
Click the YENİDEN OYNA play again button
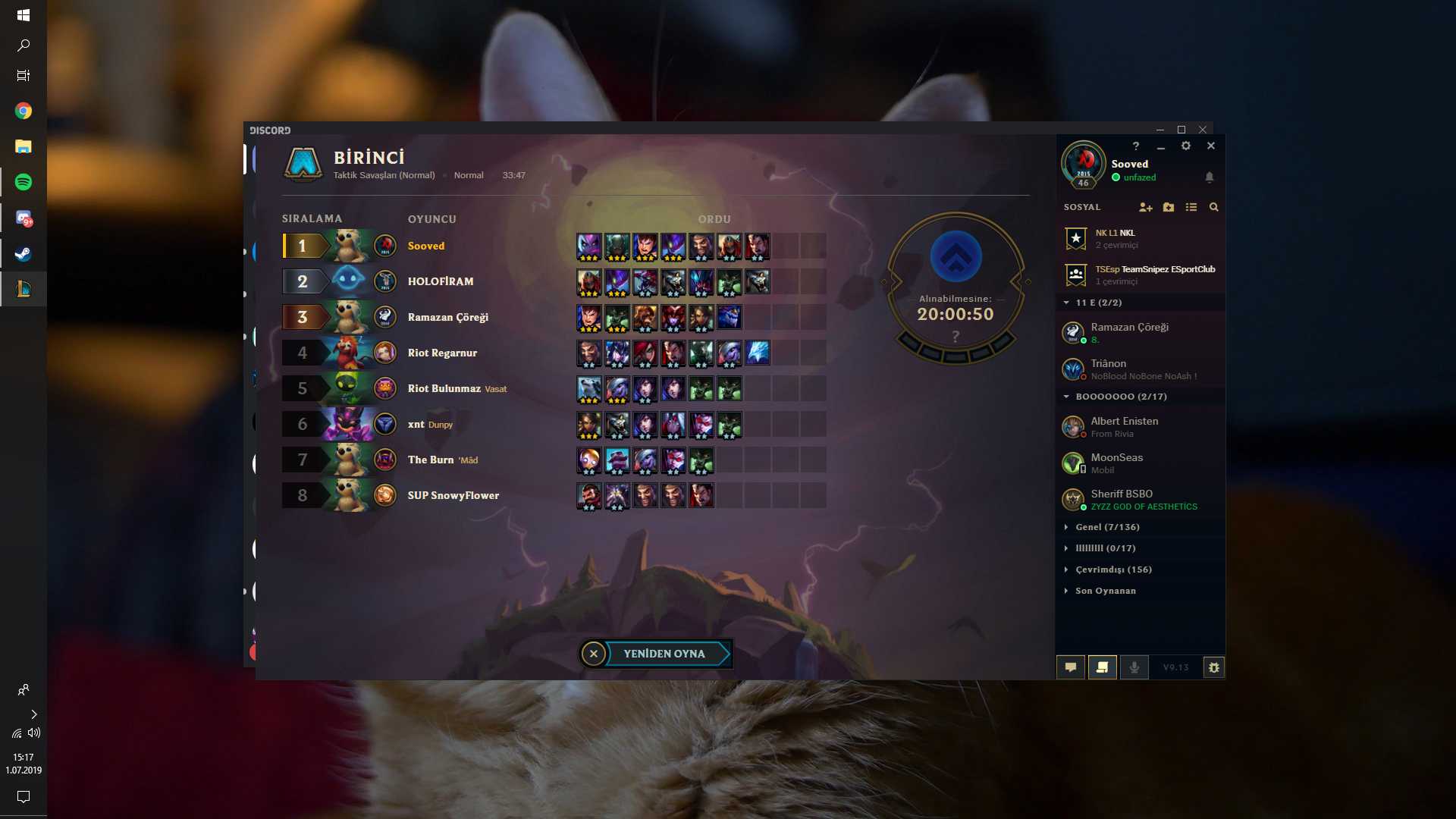tap(664, 654)
